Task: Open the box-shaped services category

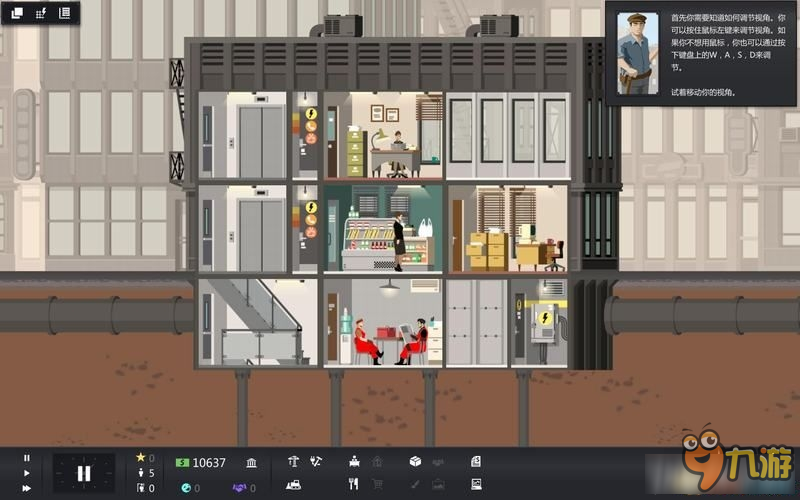Action: coord(415,462)
